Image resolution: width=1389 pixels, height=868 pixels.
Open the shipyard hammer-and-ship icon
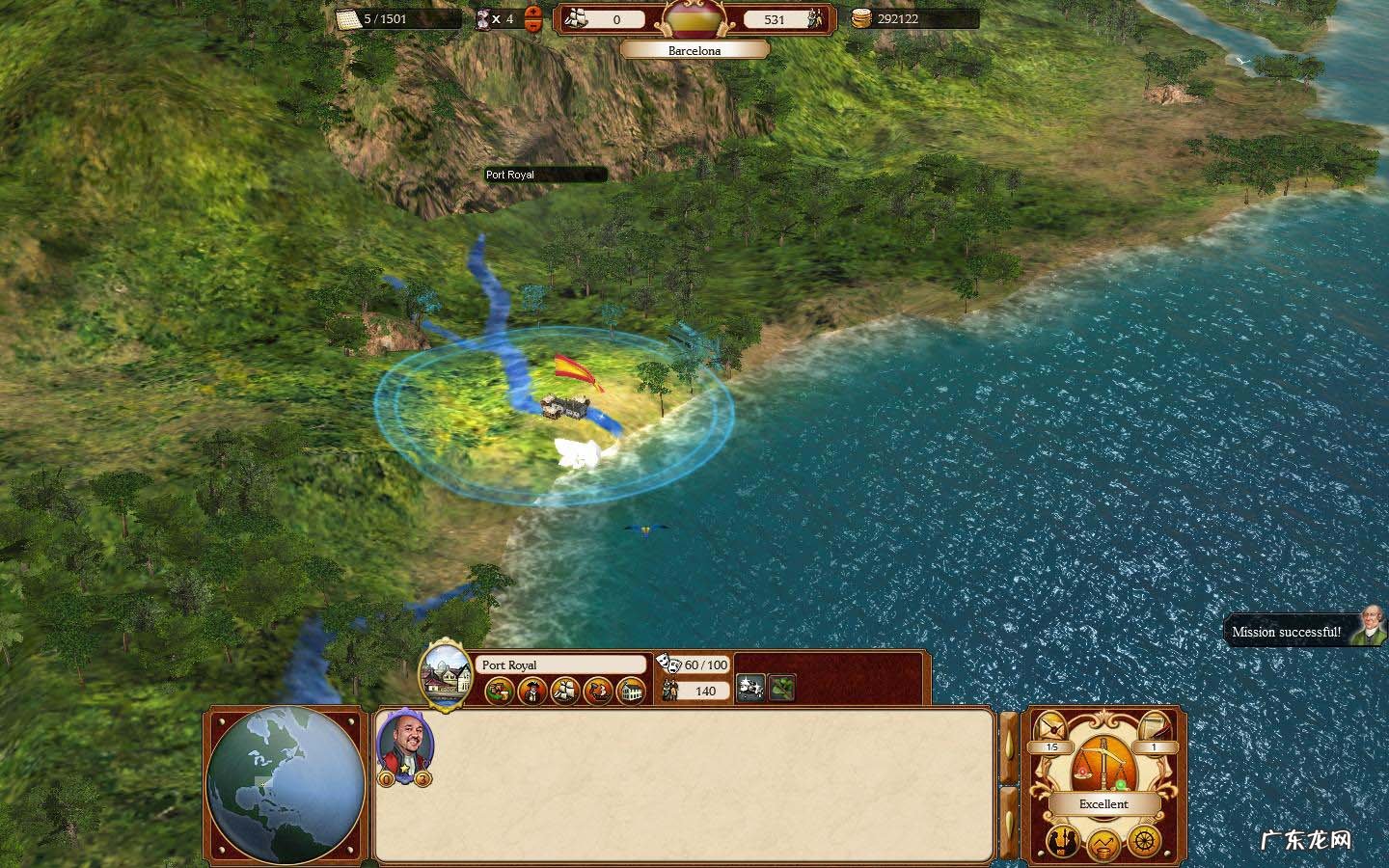[x=598, y=691]
